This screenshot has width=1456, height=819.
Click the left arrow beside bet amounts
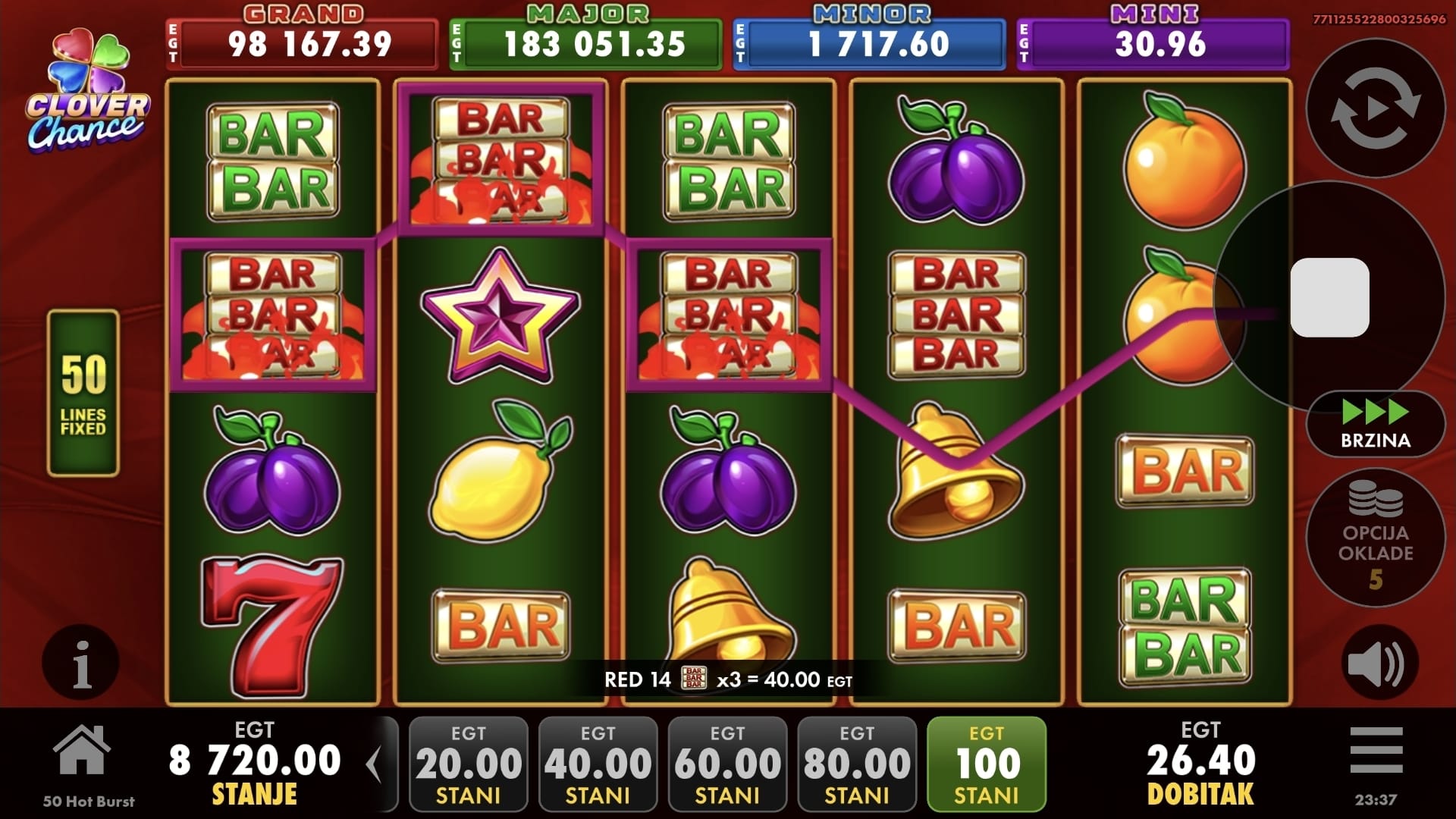pyautogui.click(x=373, y=764)
